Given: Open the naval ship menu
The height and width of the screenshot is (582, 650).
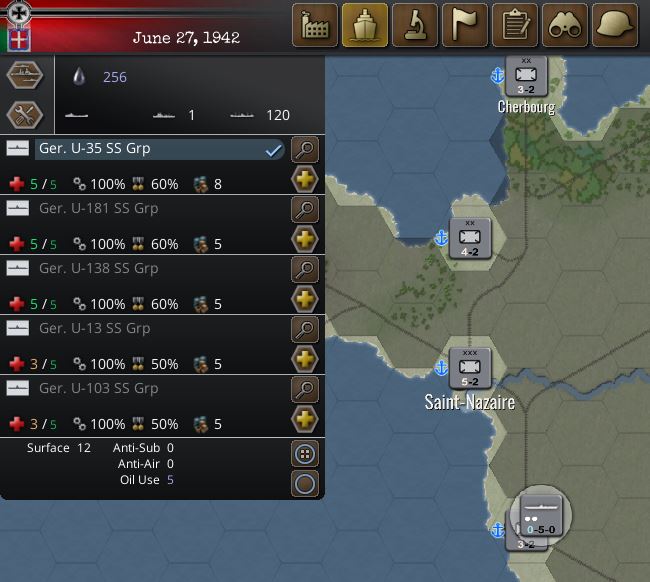Looking at the screenshot, I should (365, 24).
